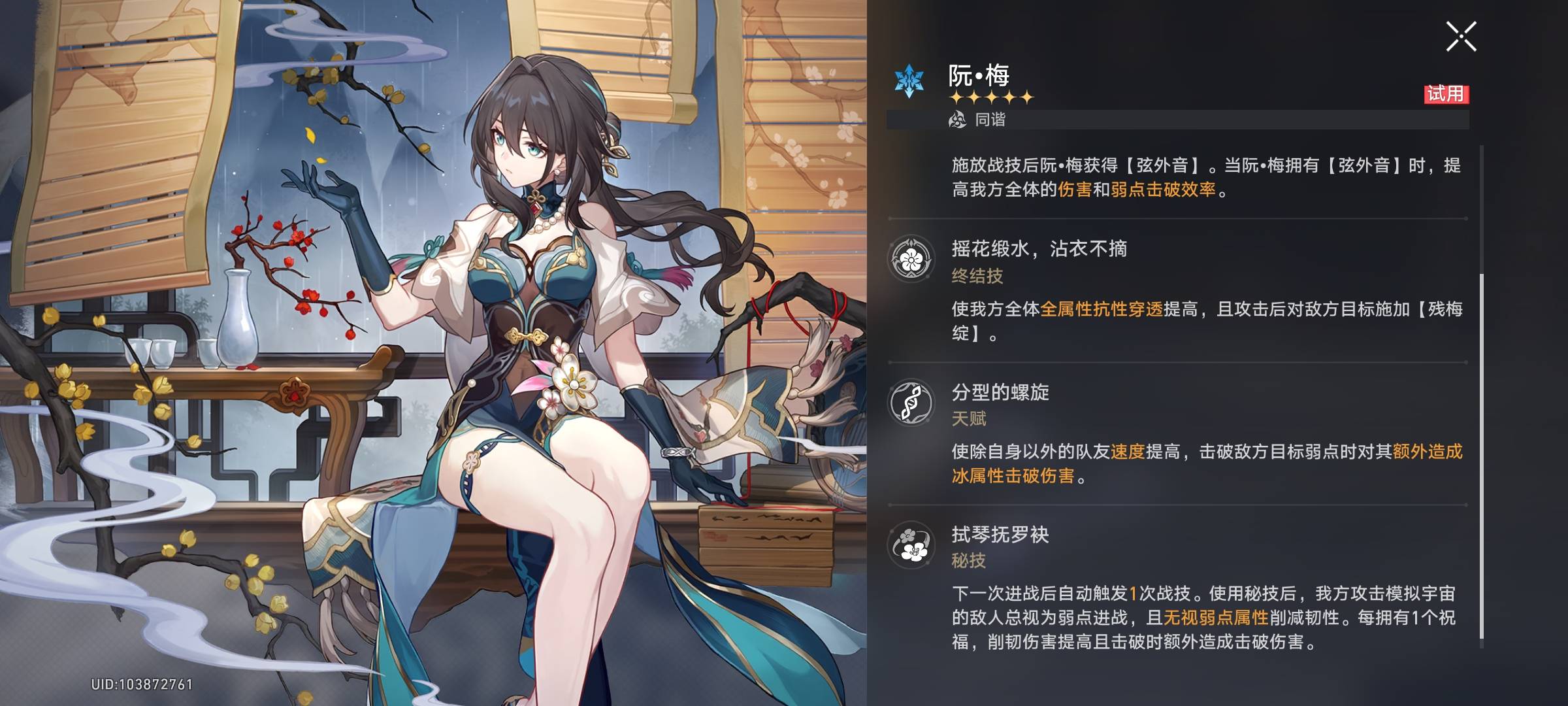
Task: Select the ultimate skill flower icon
Action: click(x=911, y=260)
